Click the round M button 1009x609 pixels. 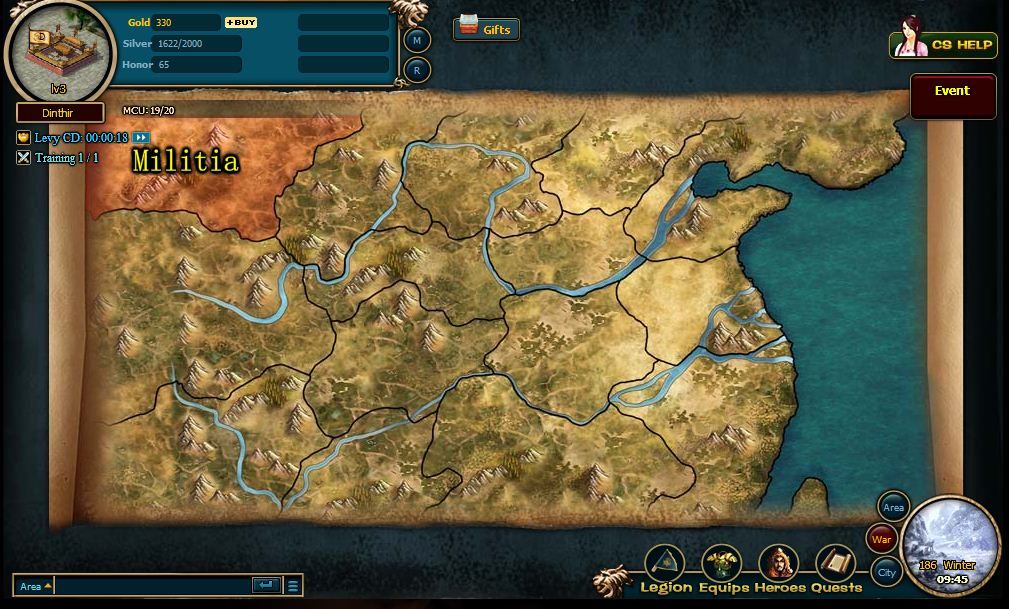[417, 40]
